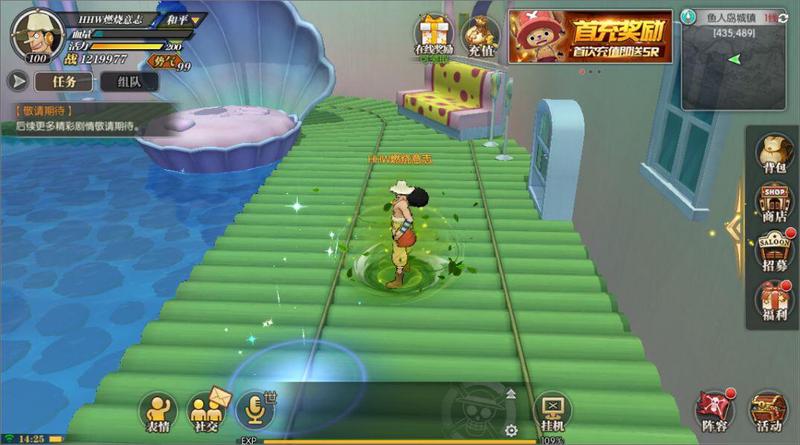Switch to the 任务 quest tab
Screen dimensions: 800x445
coord(63,81)
